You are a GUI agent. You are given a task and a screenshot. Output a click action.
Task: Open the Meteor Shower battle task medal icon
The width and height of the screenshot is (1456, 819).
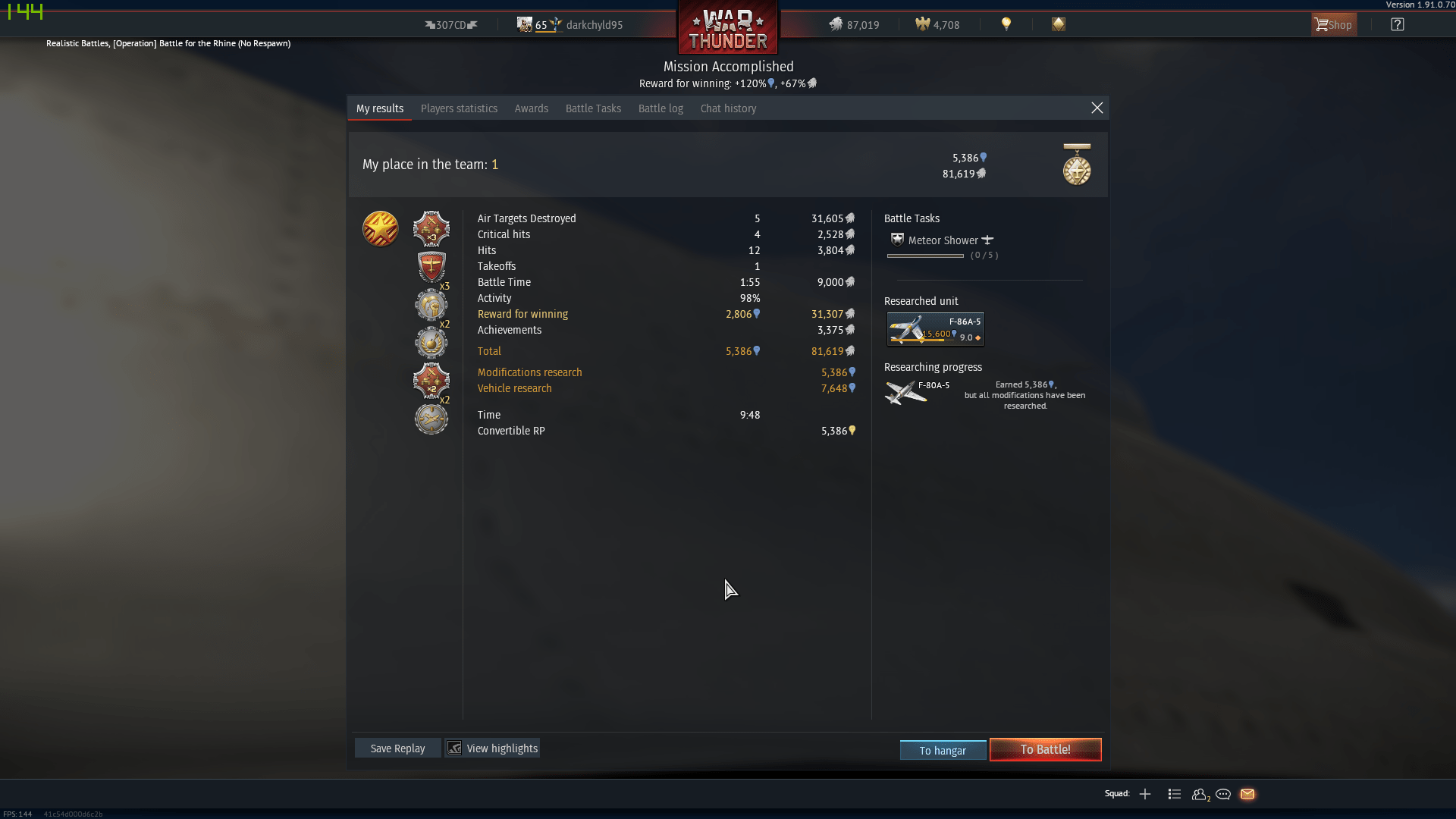click(897, 240)
